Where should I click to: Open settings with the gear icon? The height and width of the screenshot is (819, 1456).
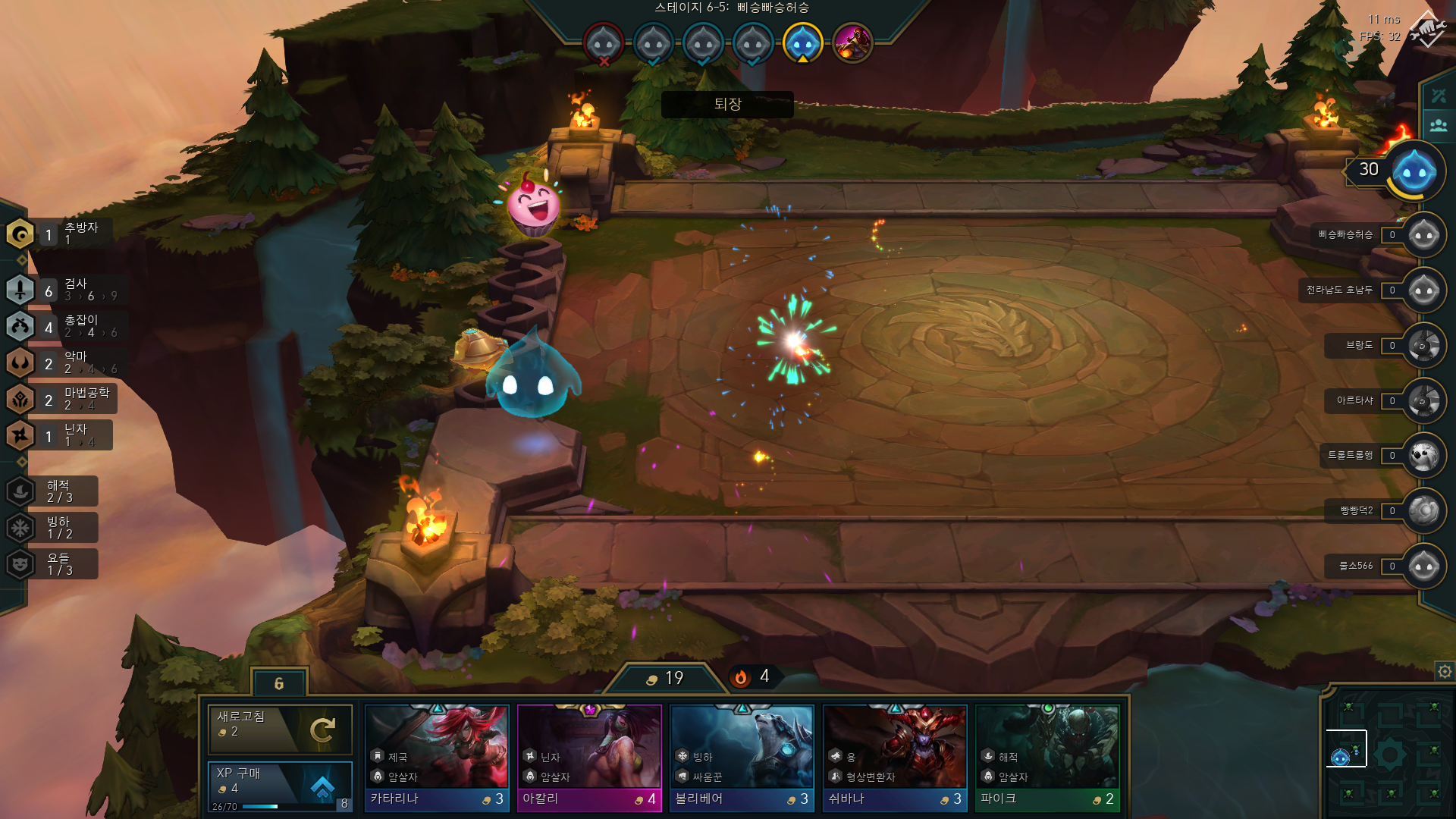(1445, 671)
